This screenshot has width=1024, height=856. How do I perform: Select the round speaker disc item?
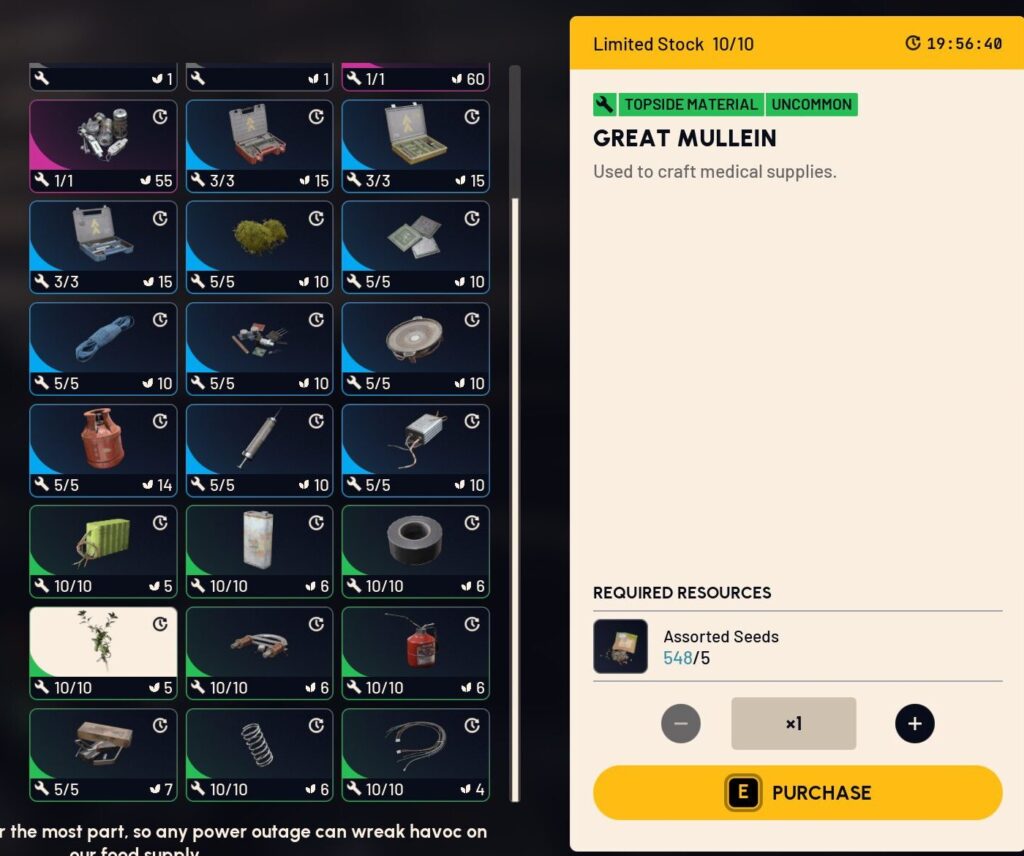click(415, 348)
